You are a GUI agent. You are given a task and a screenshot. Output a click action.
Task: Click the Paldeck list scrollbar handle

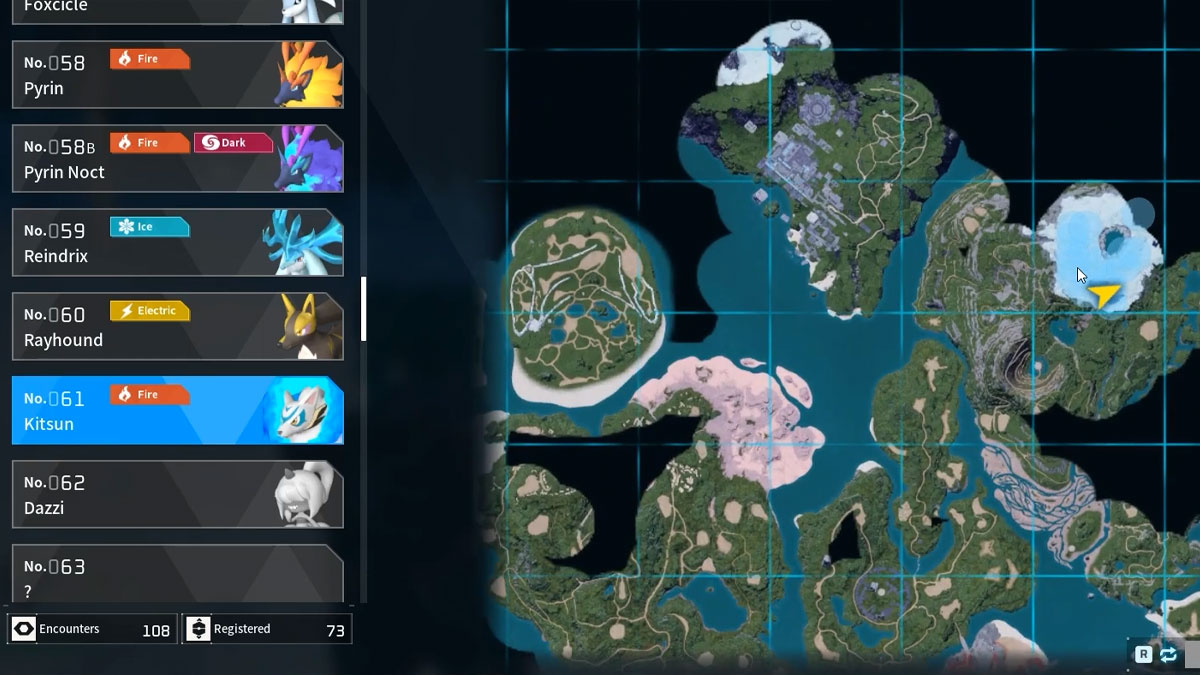(x=363, y=309)
